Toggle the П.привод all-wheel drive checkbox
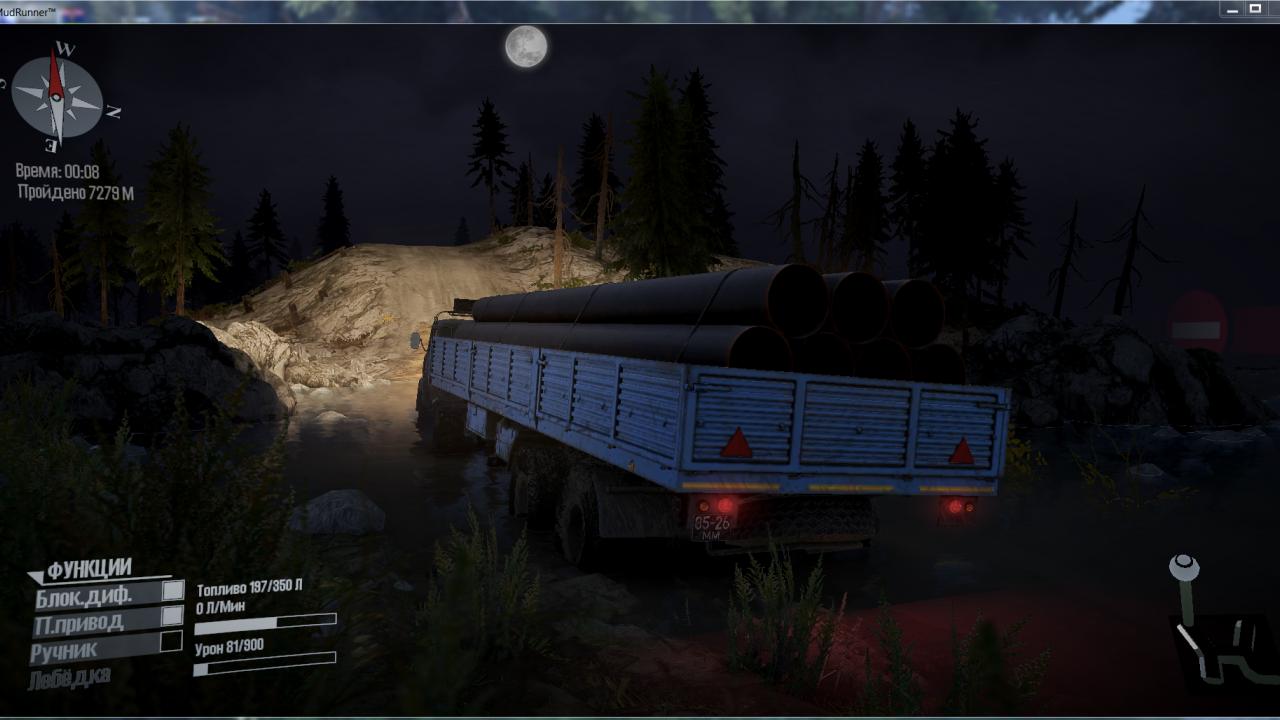Image resolution: width=1280 pixels, height=720 pixels. [x=173, y=616]
